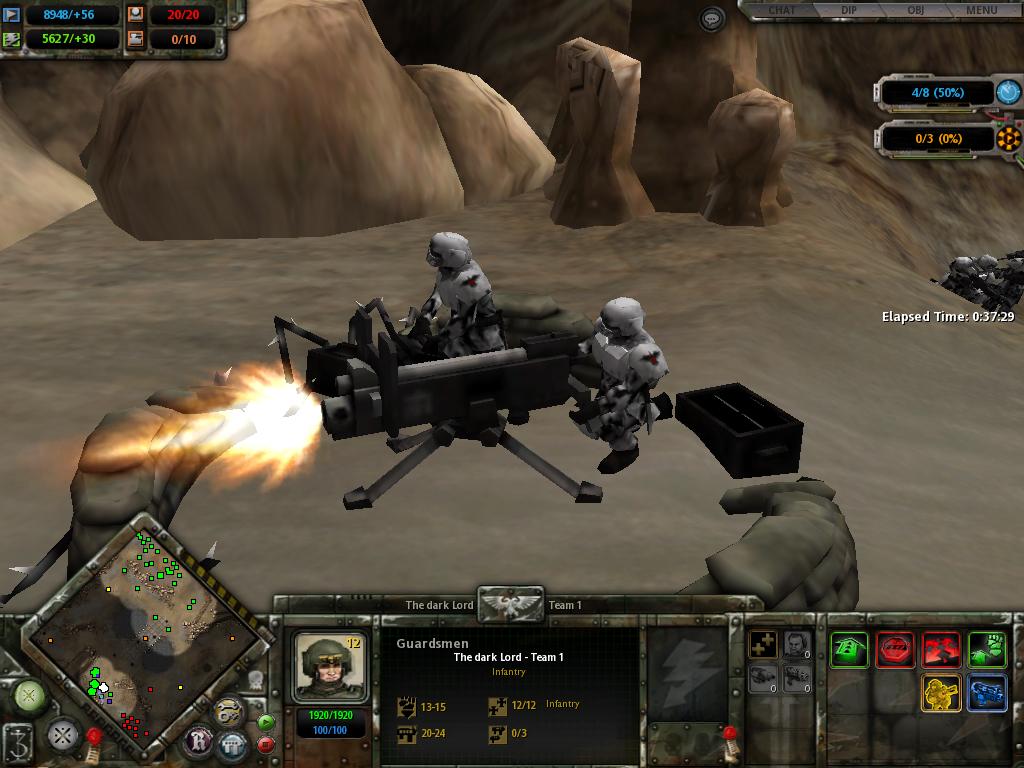Show the OBJ objectives panel
This screenshot has height=768, width=1024.
[x=915, y=11]
